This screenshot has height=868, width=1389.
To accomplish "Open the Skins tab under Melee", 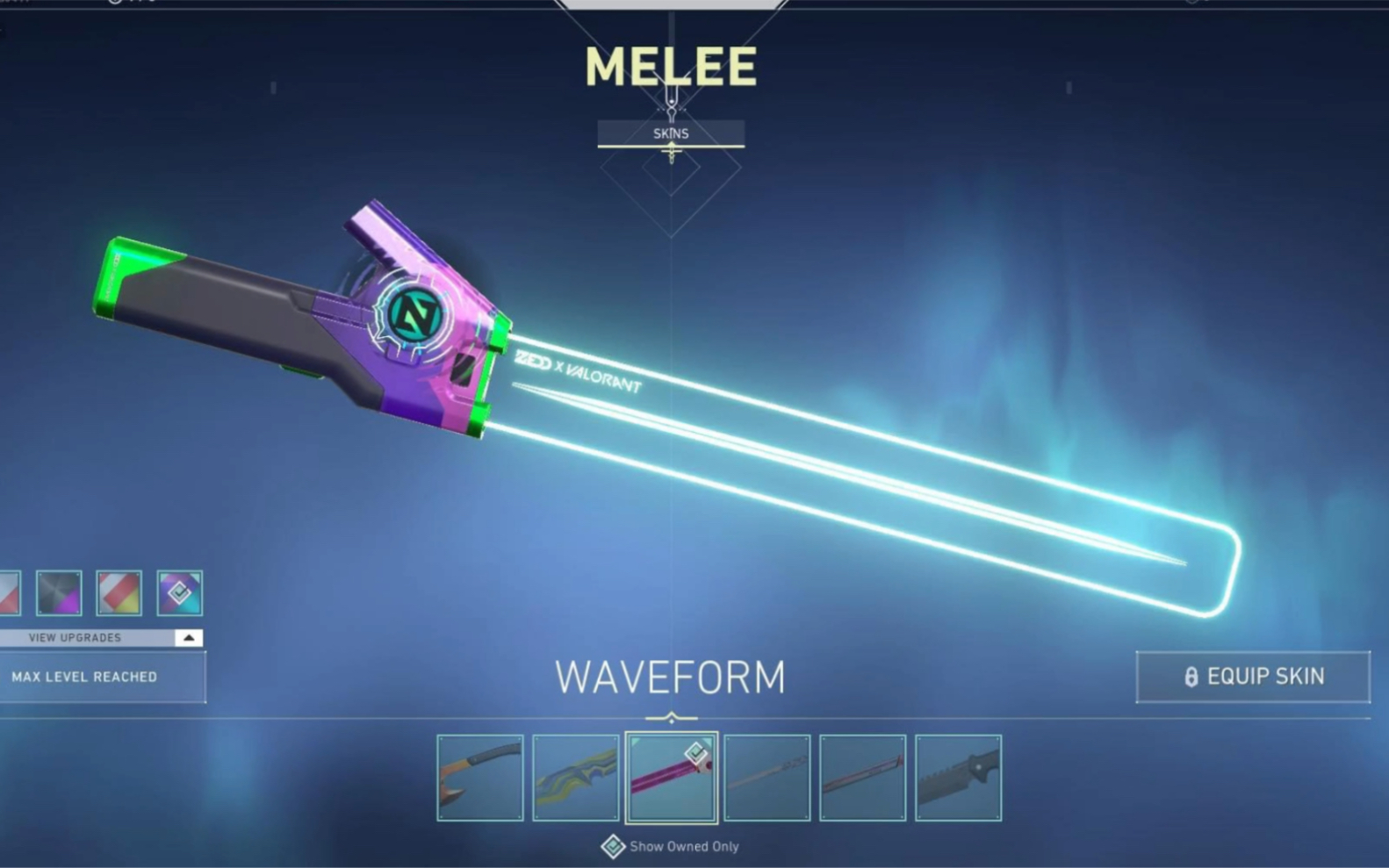I will (671, 133).
